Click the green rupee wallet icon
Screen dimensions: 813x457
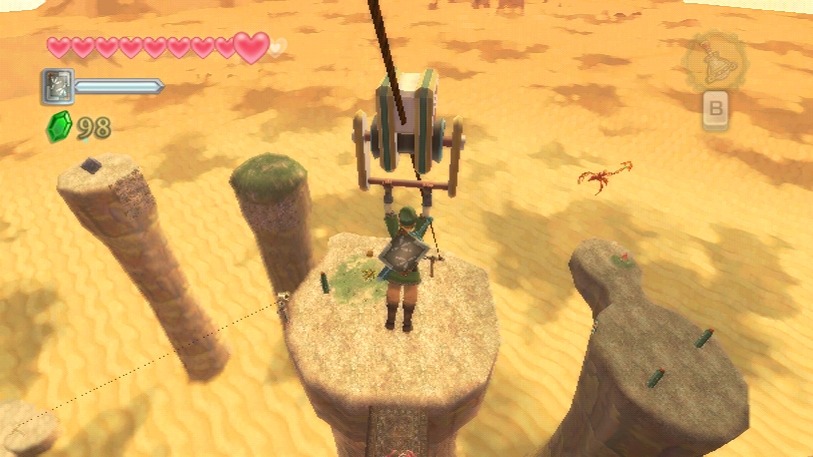(58, 127)
